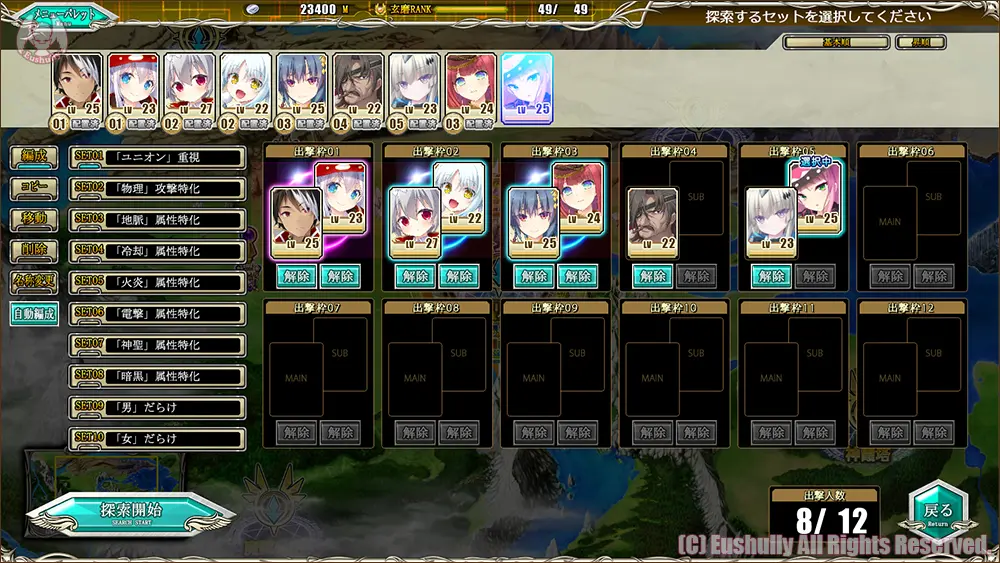The image size is (1000, 563).
Task: Choose the コピー copy command
Action: (33, 188)
